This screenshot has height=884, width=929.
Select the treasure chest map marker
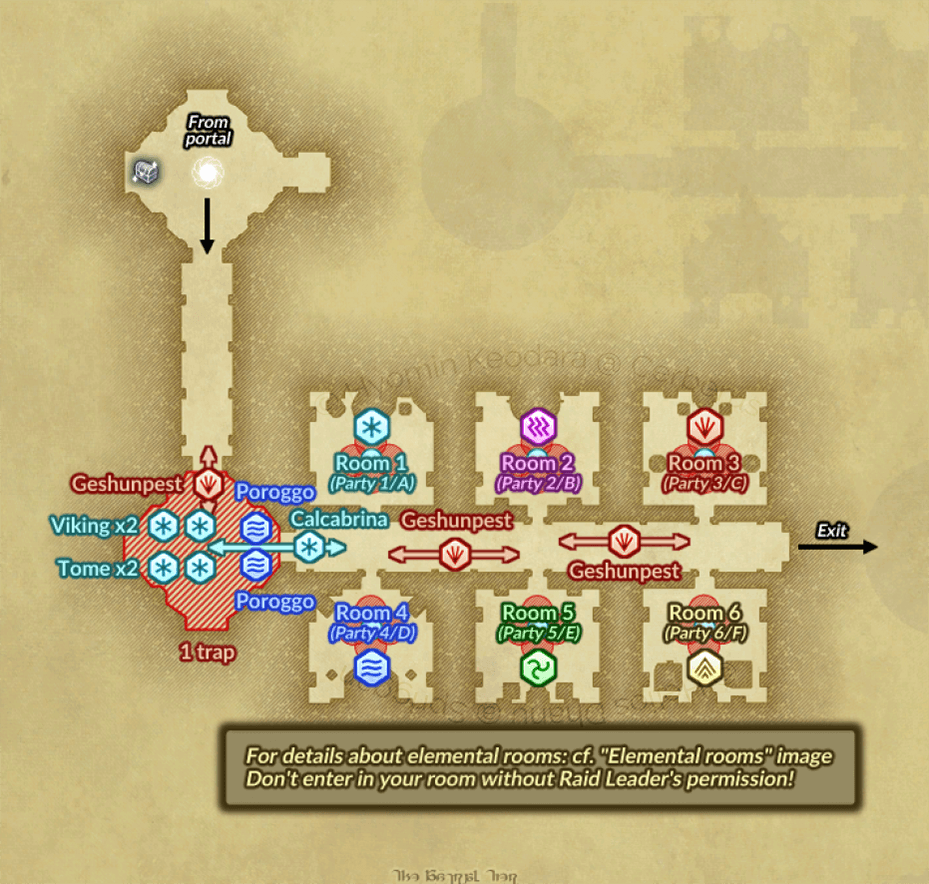145,172
